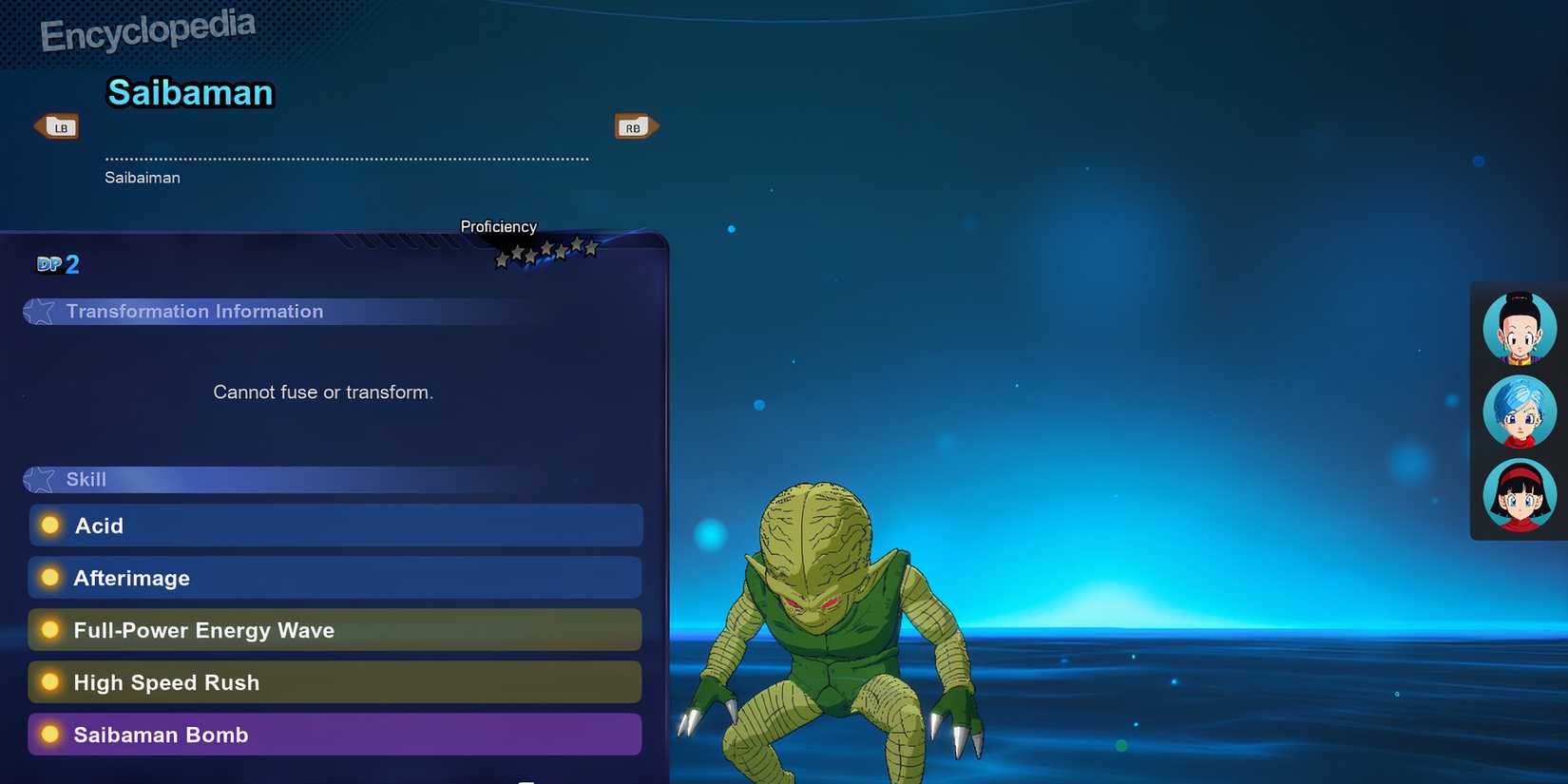The height and width of the screenshot is (784, 1568).
Task: Toggle the orb beside High Speed Rush
Action: pos(48,680)
